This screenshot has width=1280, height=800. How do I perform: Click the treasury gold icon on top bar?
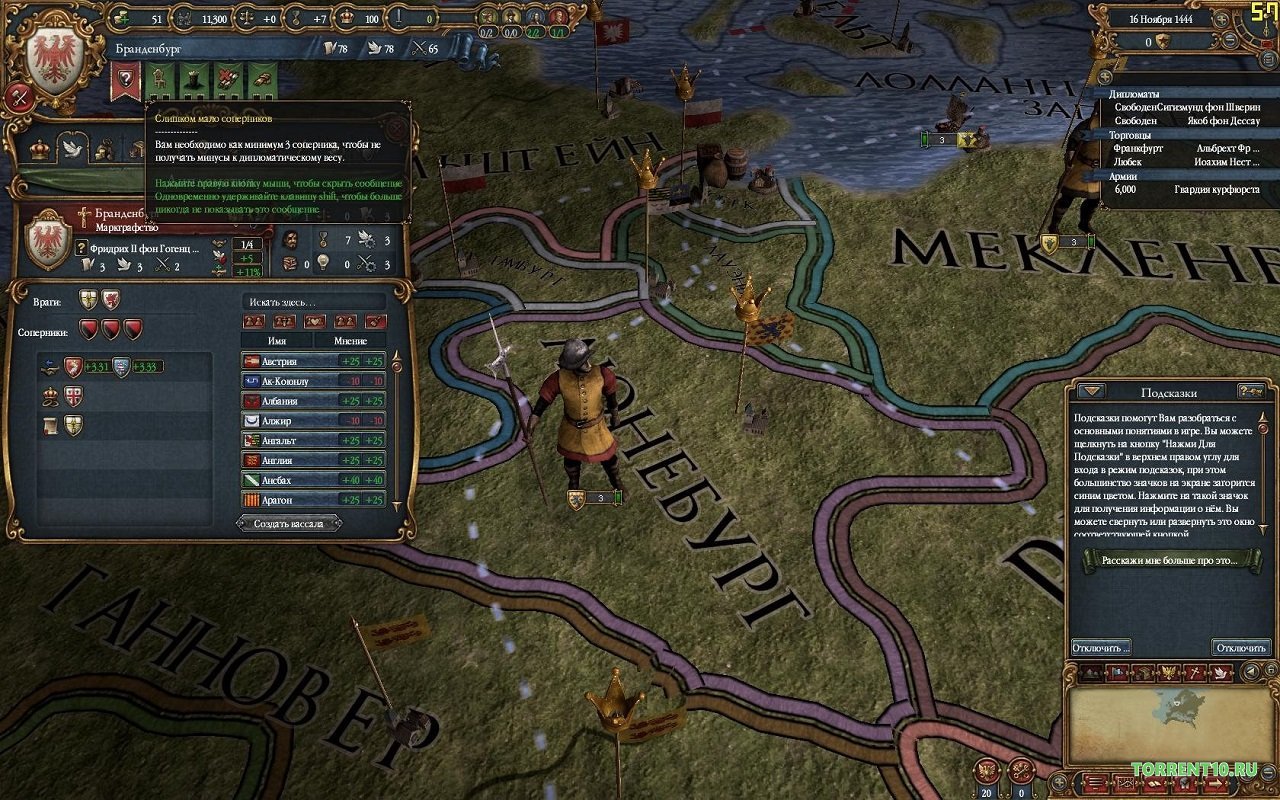point(122,18)
